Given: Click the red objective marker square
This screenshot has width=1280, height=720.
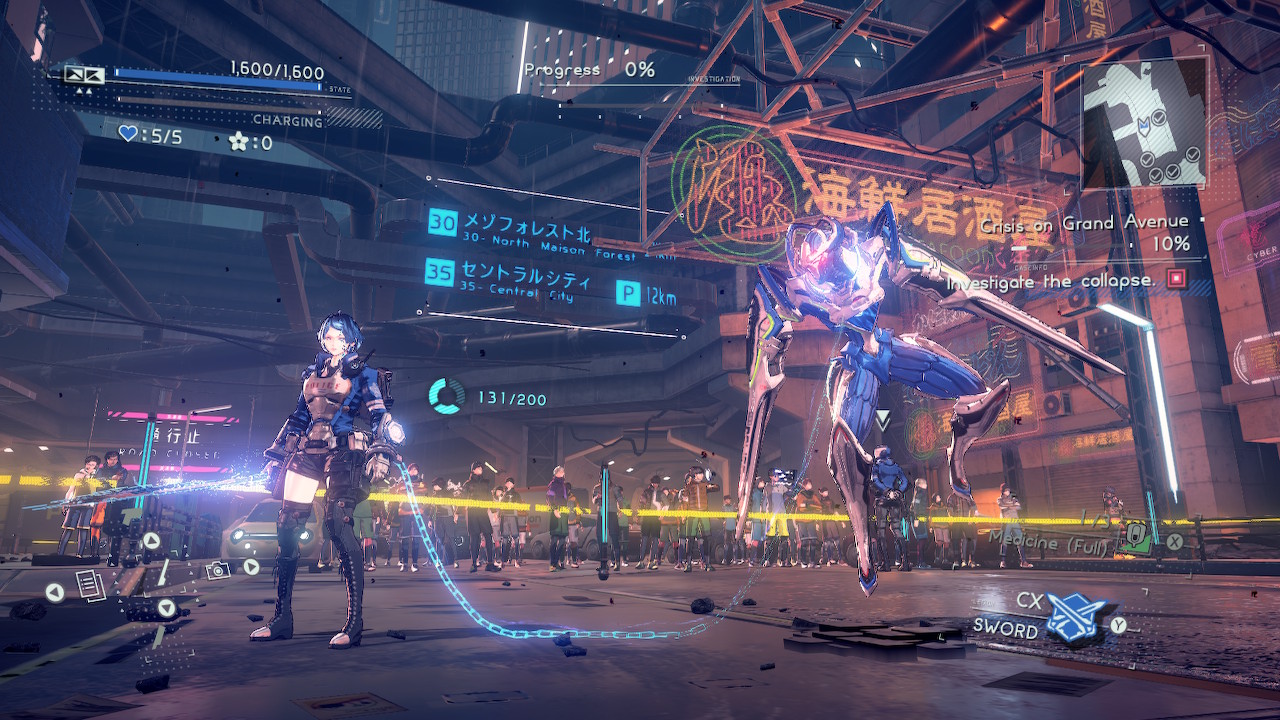Looking at the screenshot, I should pos(1176,279).
